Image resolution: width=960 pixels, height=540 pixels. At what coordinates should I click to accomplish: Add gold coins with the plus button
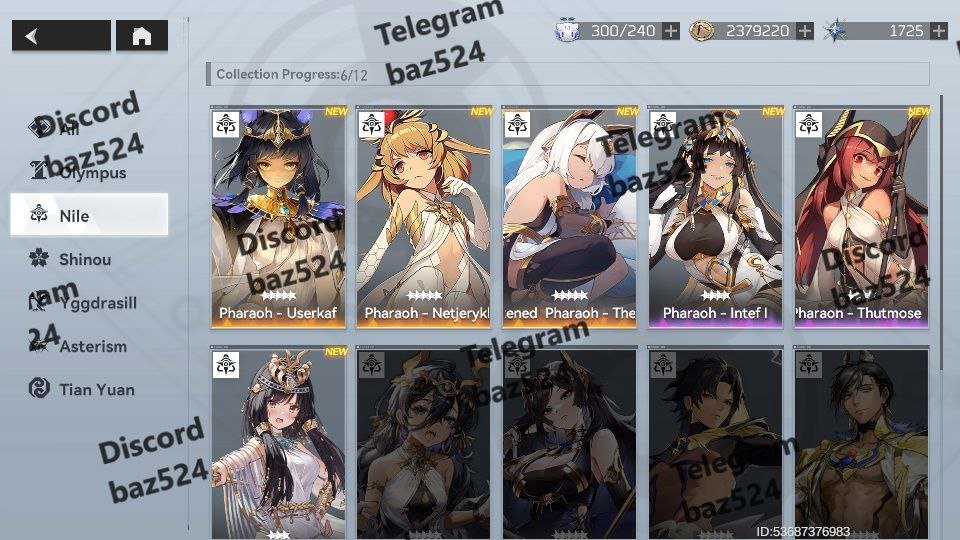pos(805,31)
